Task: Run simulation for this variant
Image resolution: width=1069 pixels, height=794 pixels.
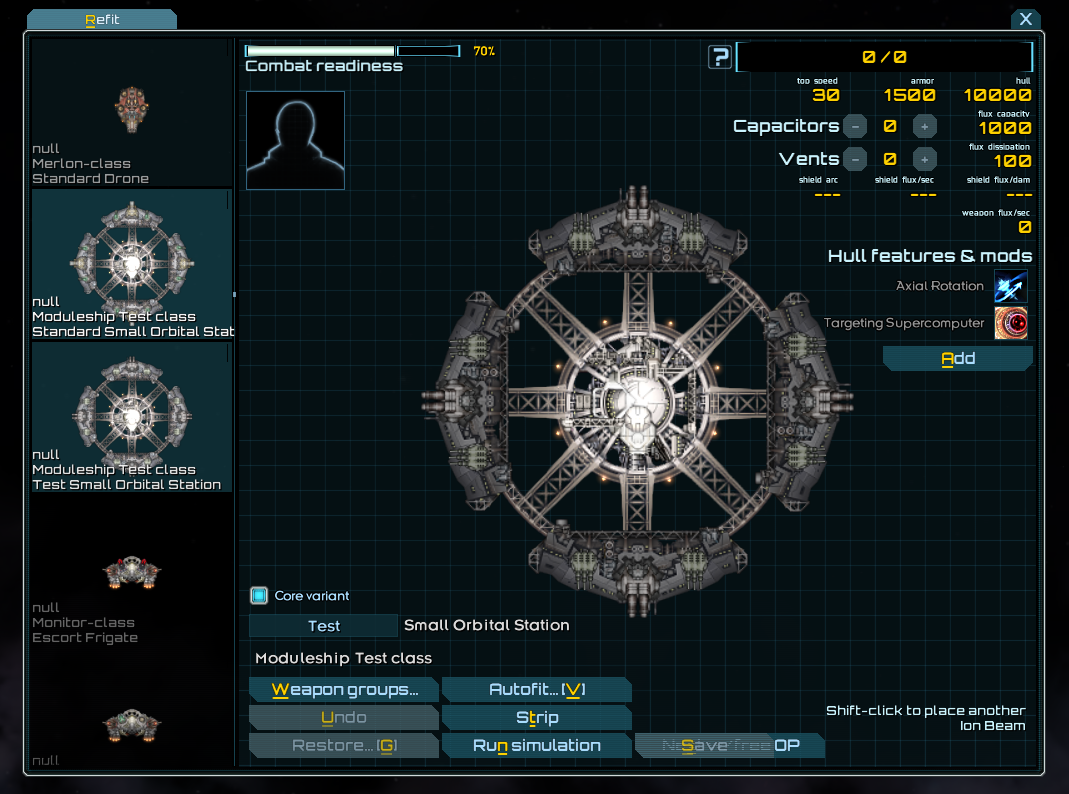Action: point(536,746)
